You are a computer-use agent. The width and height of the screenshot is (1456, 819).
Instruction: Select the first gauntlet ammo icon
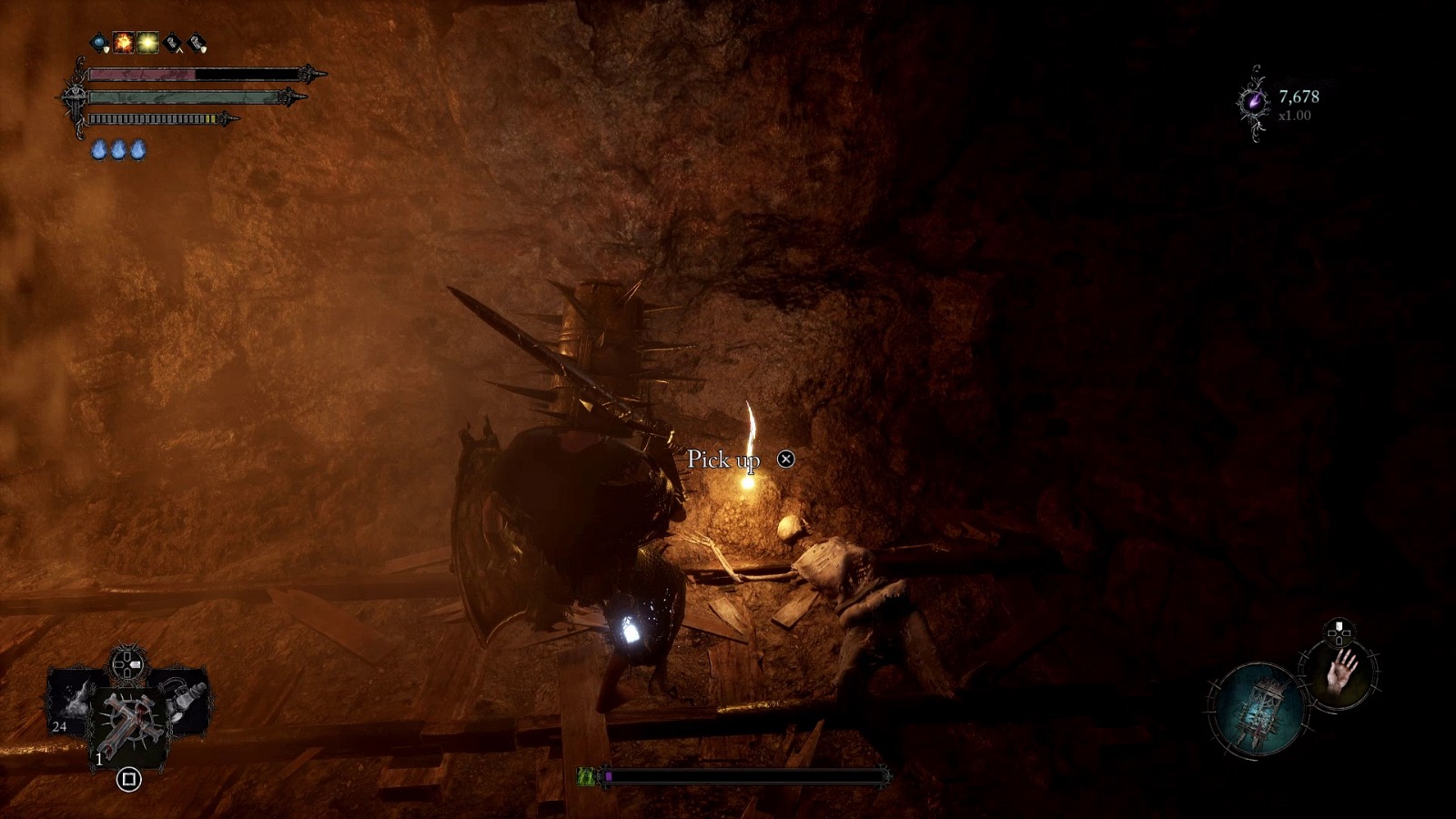(171, 43)
